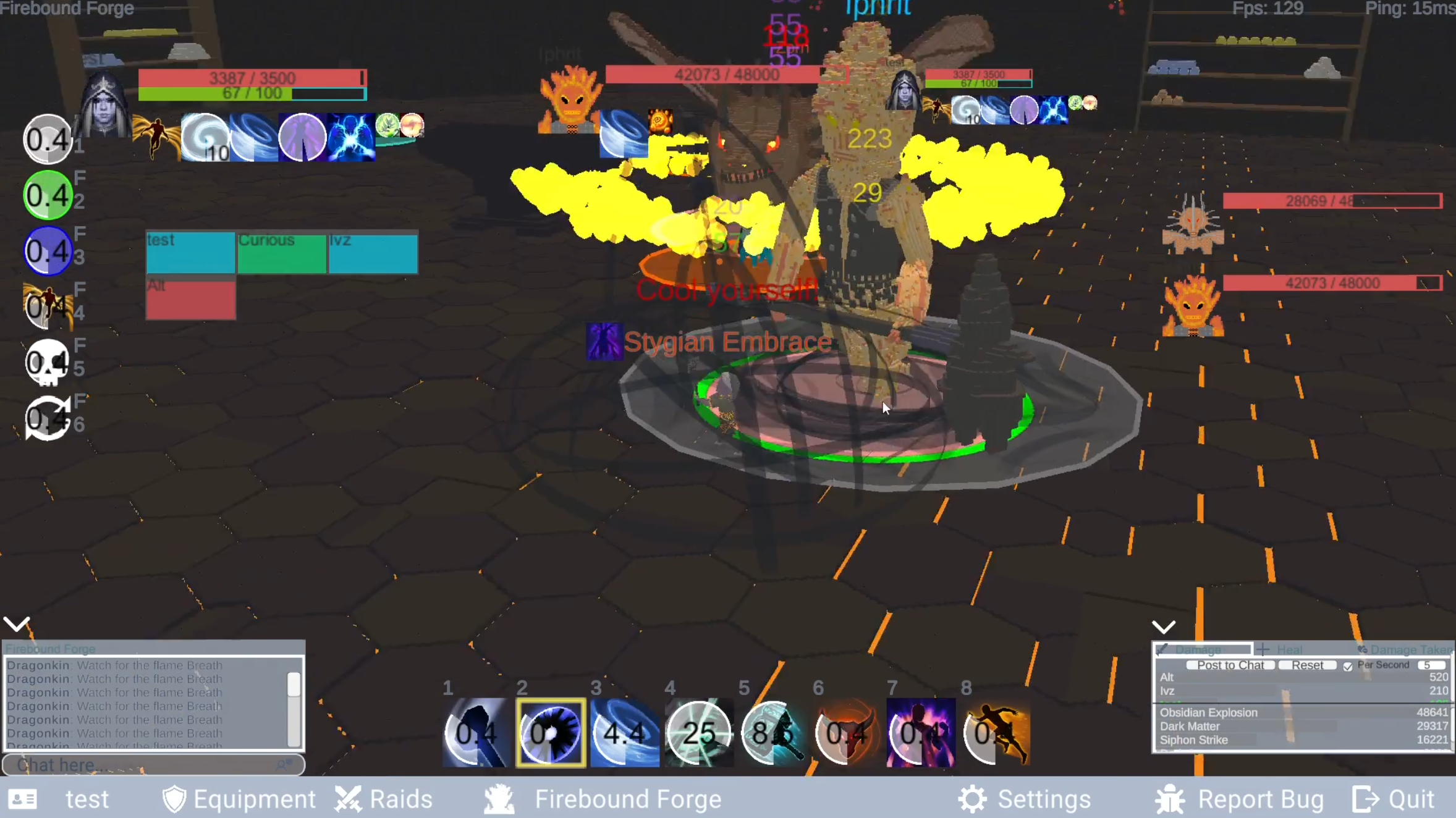Collapse the damage meter with its chevron
Image resolution: width=1456 pixels, height=818 pixels.
(x=1163, y=626)
